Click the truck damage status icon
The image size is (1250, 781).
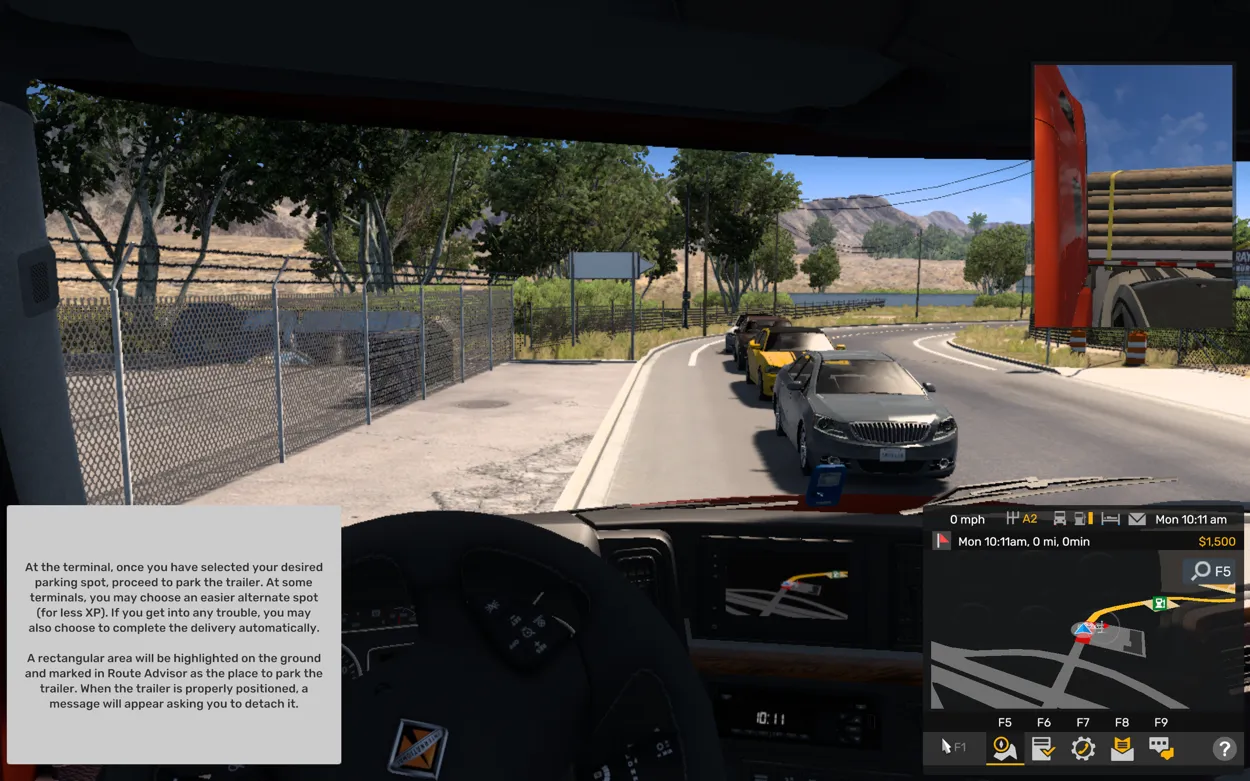point(1060,519)
